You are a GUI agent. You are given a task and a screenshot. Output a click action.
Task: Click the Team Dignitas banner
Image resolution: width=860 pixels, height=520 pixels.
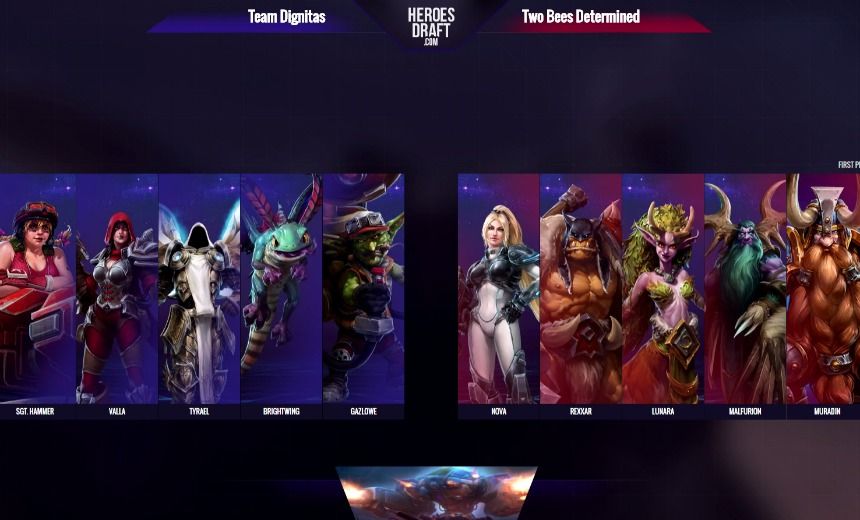[286, 17]
